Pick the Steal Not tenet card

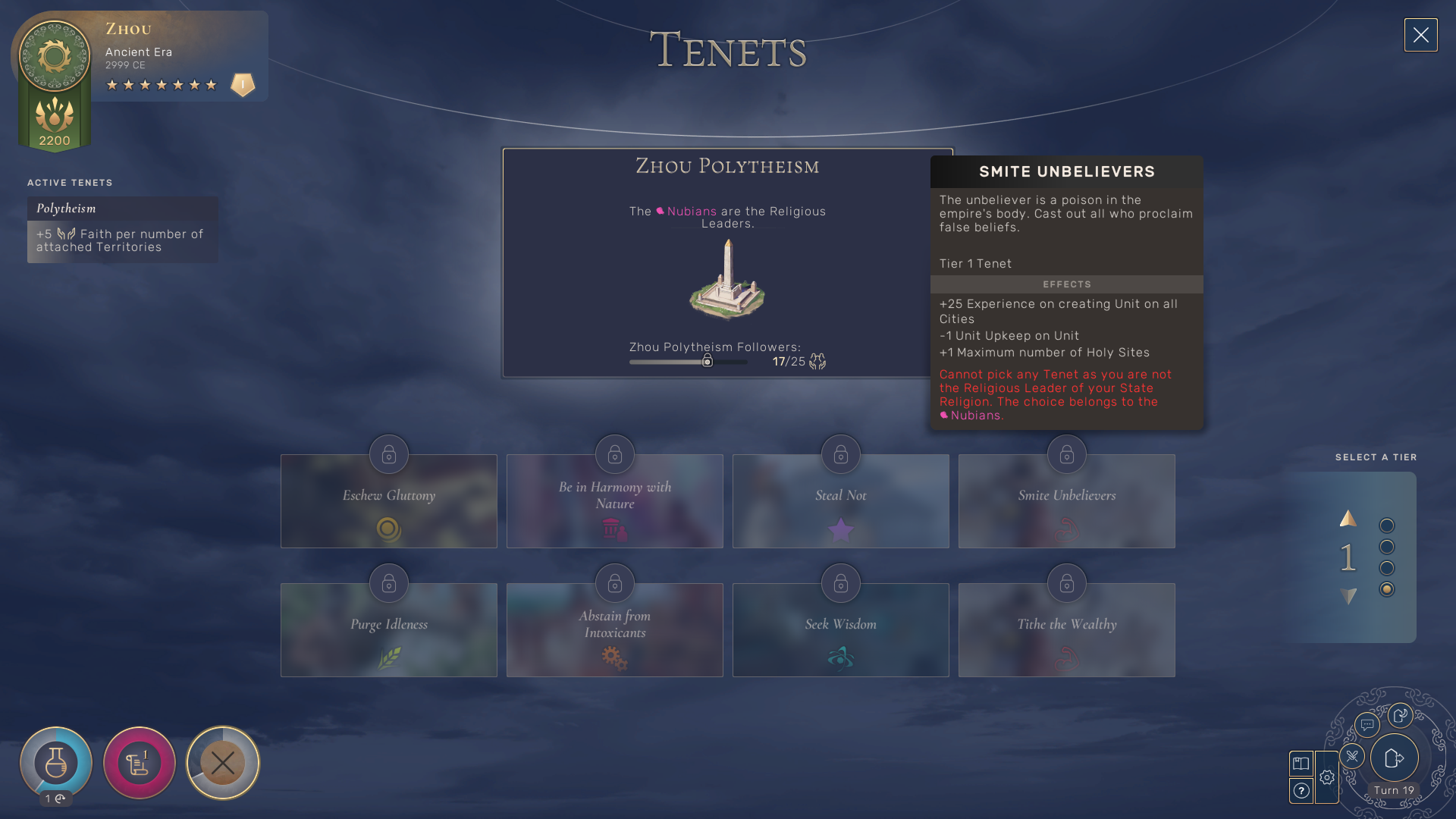click(x=840, y=500)
